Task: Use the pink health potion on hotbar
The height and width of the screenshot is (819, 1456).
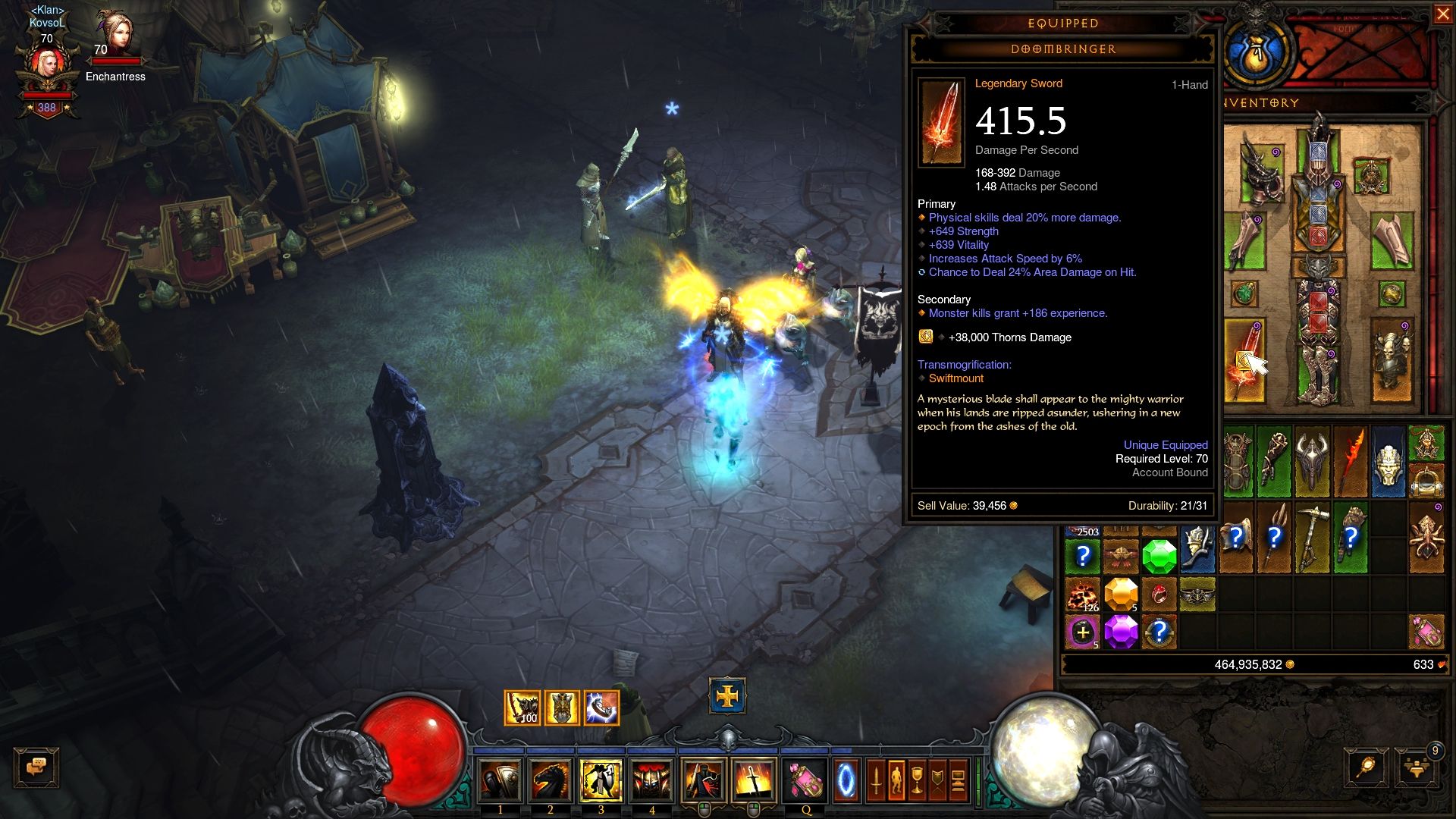Action: click(x=805, y=781)
